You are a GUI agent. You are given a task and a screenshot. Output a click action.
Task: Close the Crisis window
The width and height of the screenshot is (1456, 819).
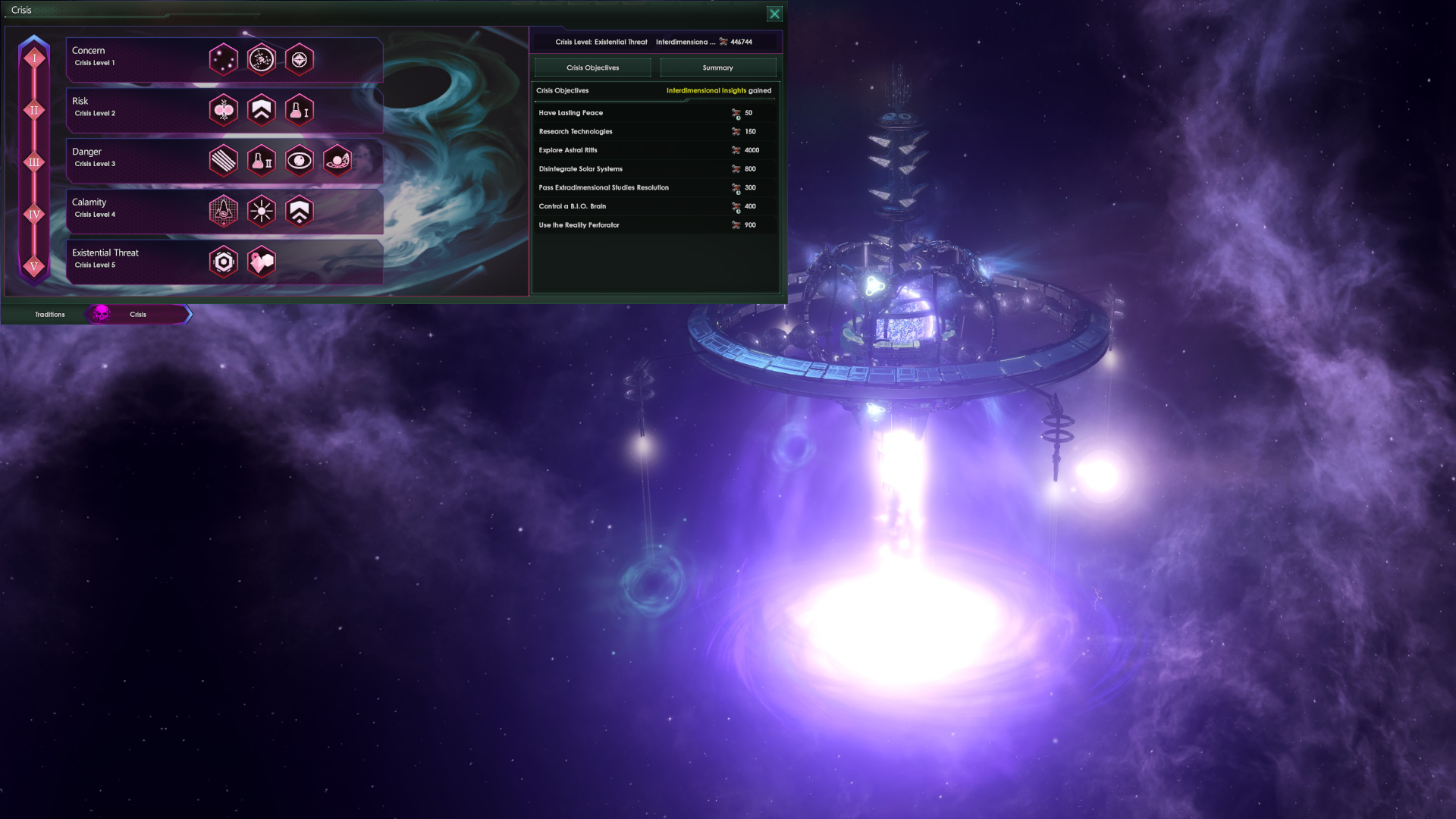pyautogui.click(x=774, y=14)
